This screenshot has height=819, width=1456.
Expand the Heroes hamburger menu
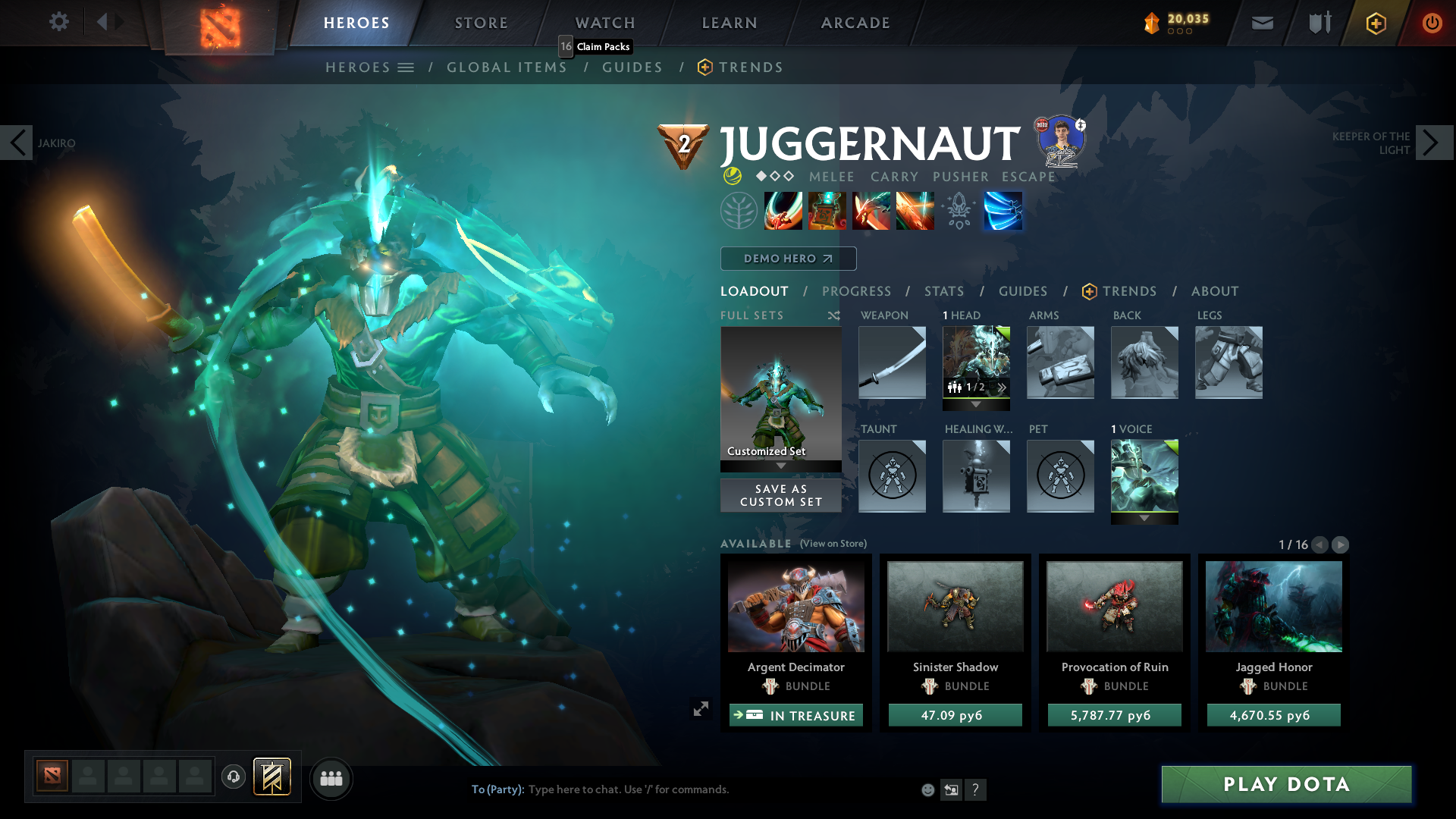[407, 67]
